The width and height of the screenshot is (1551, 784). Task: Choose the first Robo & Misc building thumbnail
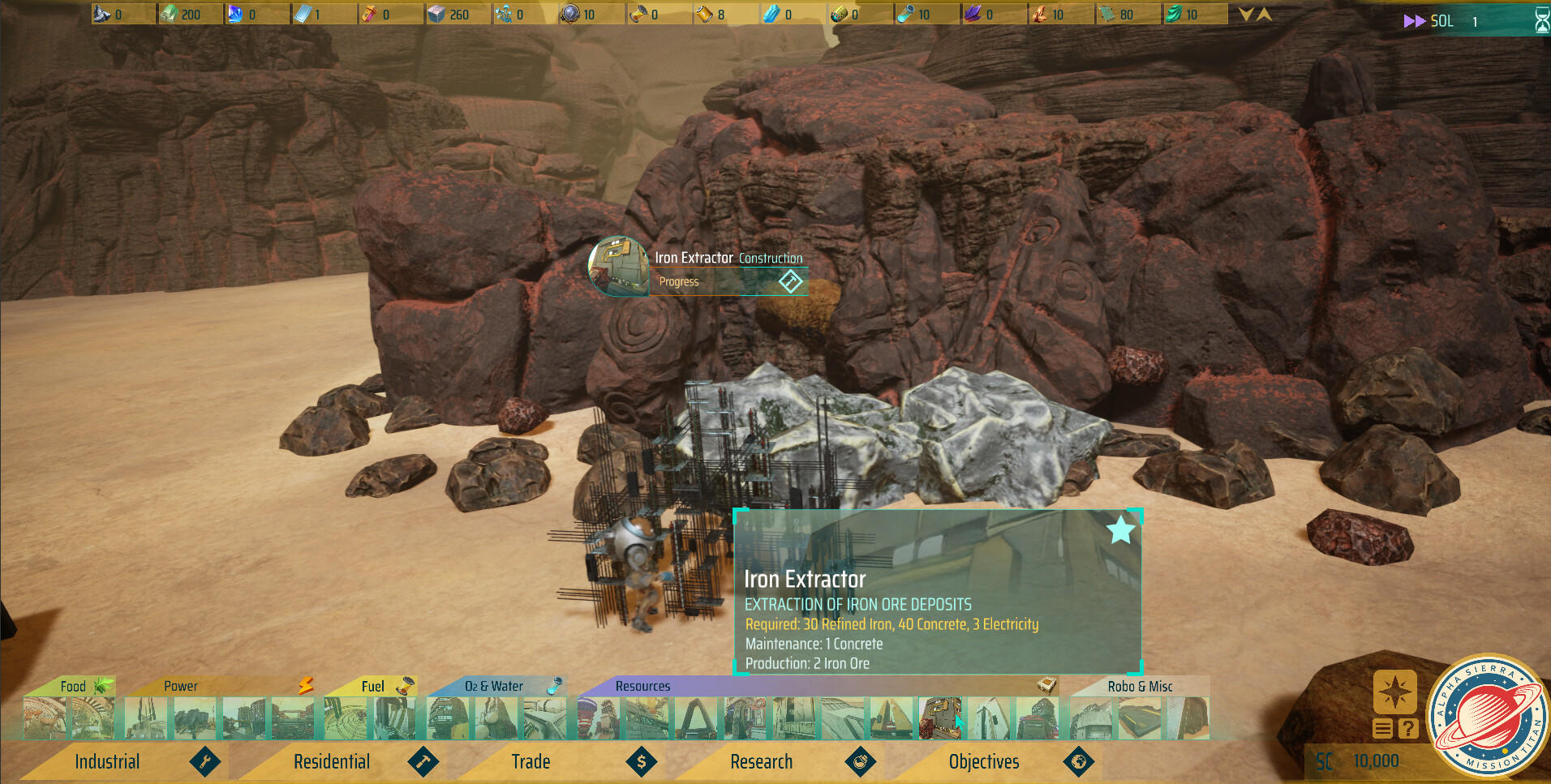pos(1092,718)
